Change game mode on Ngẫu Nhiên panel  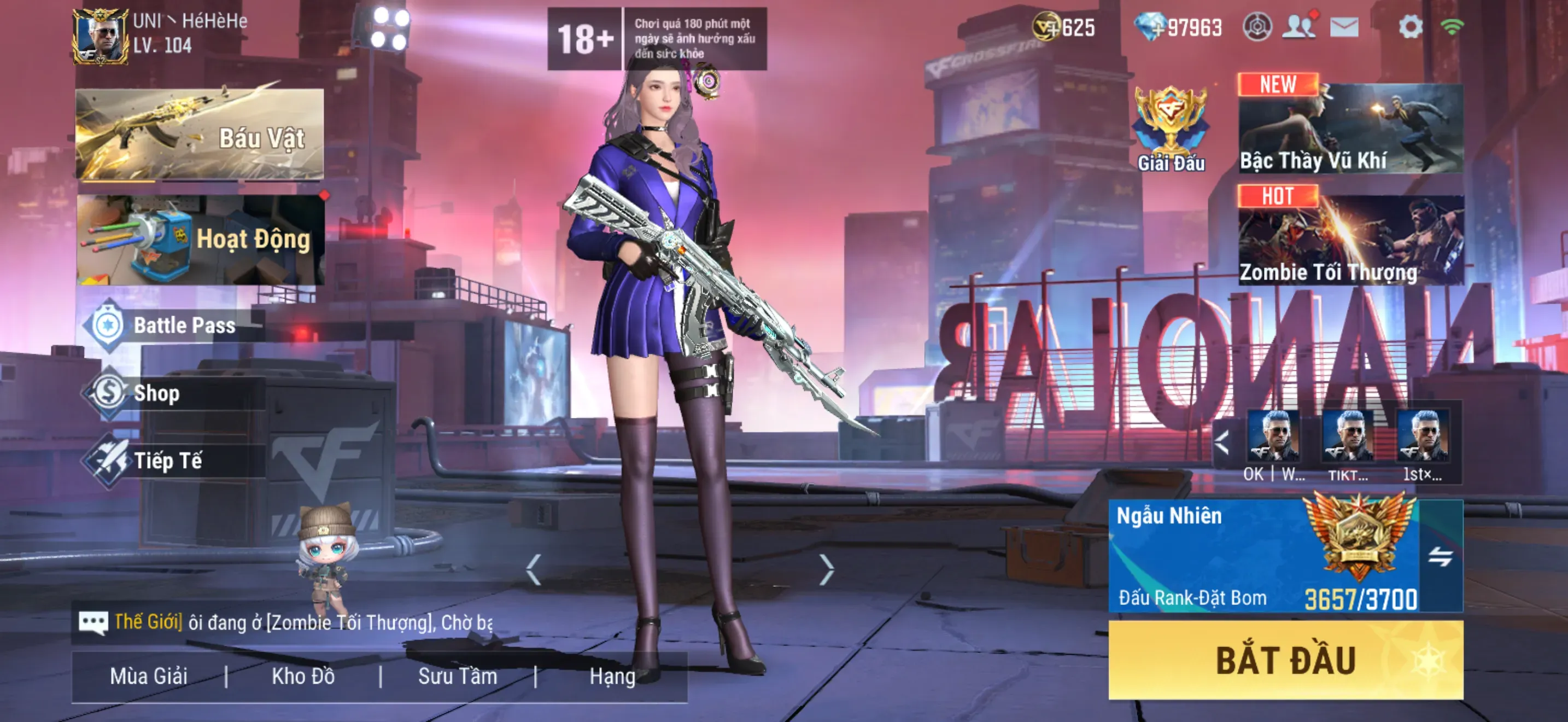pos(1440,556)
